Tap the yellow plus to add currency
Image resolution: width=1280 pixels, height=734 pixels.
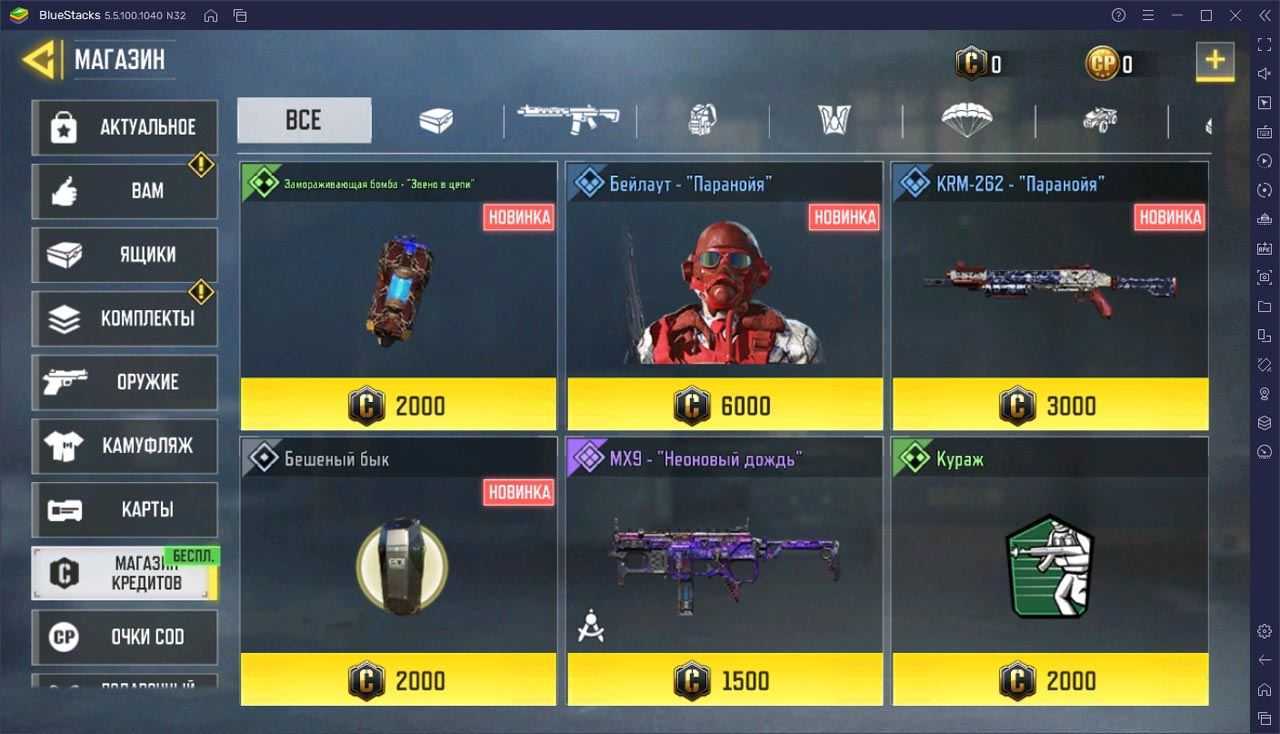pyautogui.click(x=1215, y=61)
